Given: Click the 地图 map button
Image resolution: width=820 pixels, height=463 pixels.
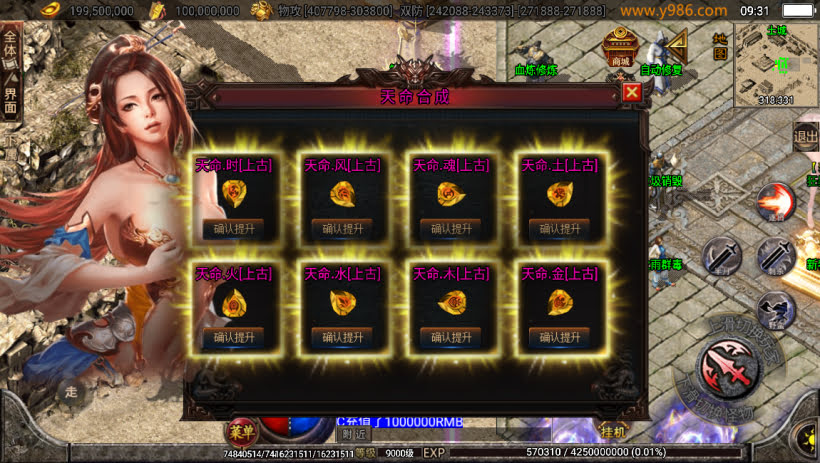Looking at the screenshot, I should [x=716, y=47].
